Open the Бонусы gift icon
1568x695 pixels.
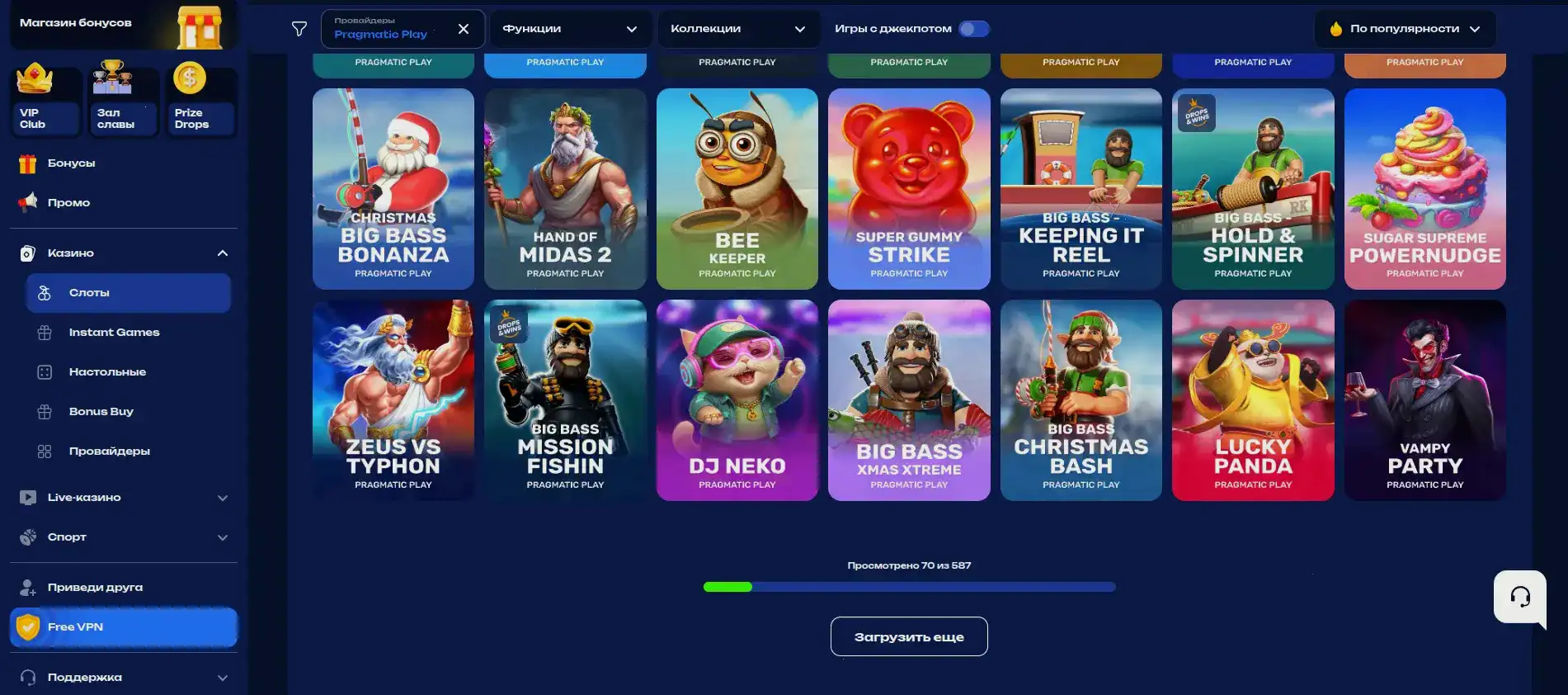pyautogui.click(x=29, y=163)
